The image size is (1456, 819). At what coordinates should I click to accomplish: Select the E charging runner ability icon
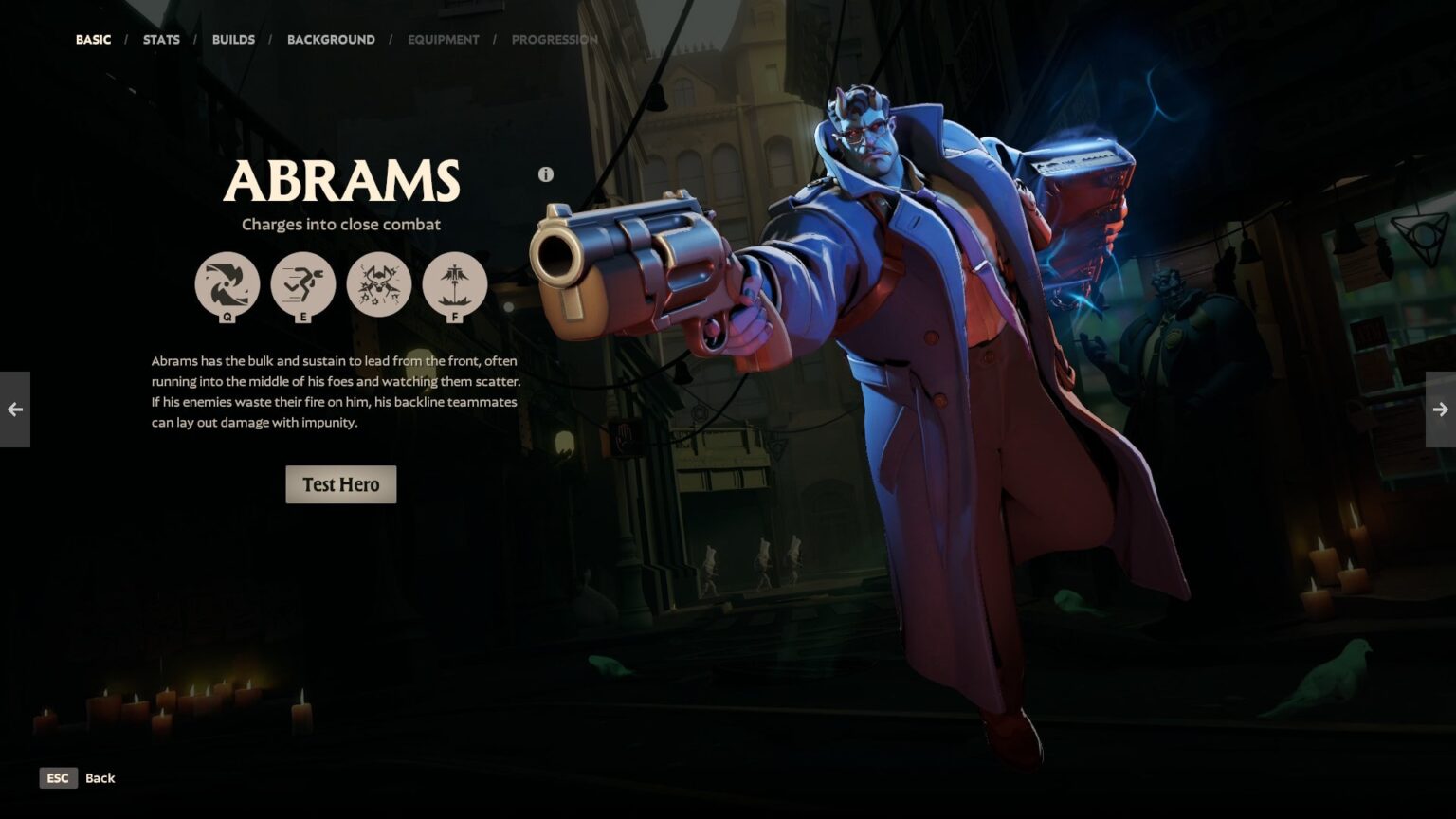click(303, 284)
